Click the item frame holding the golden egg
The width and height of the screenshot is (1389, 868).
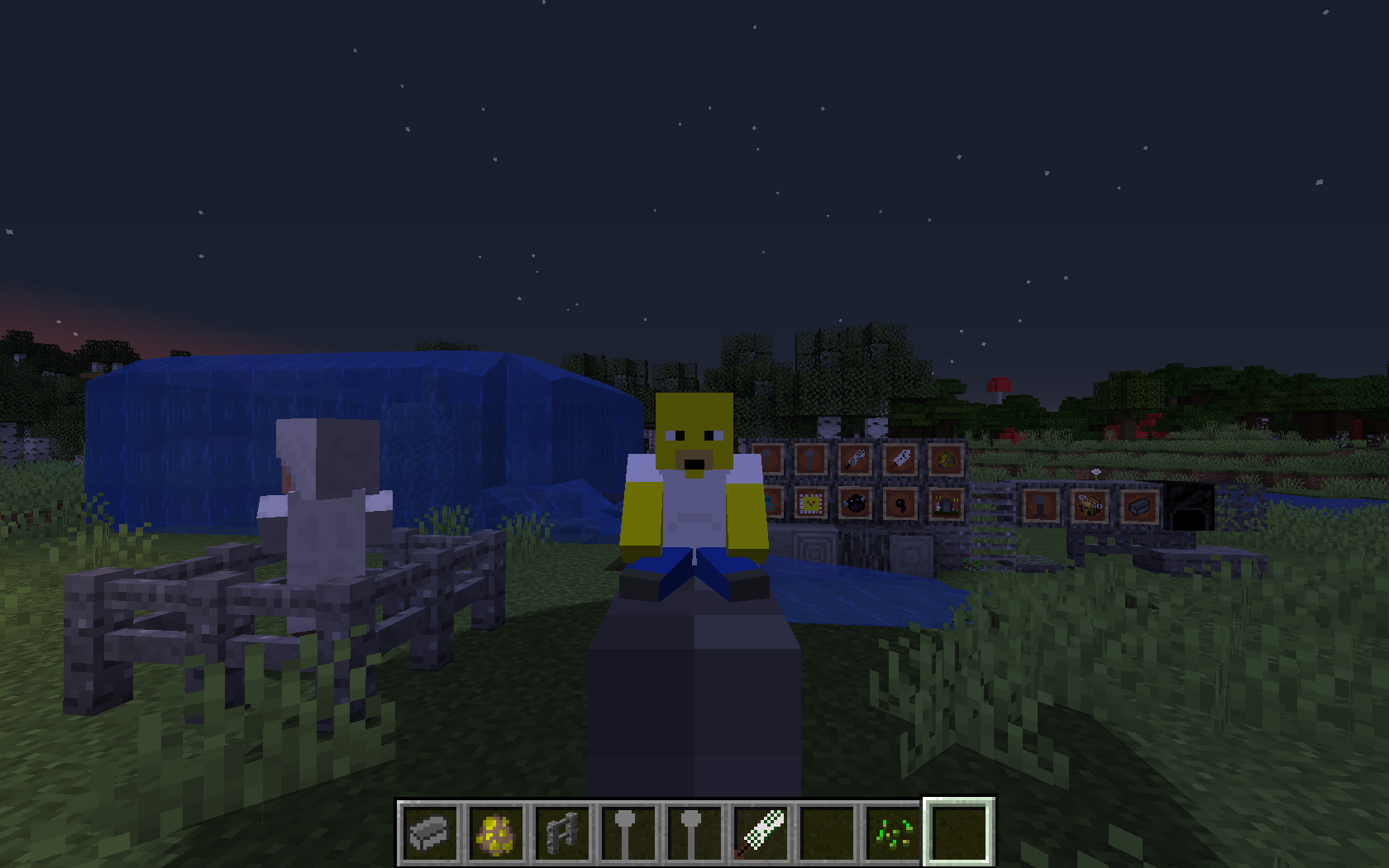(944, 460)
